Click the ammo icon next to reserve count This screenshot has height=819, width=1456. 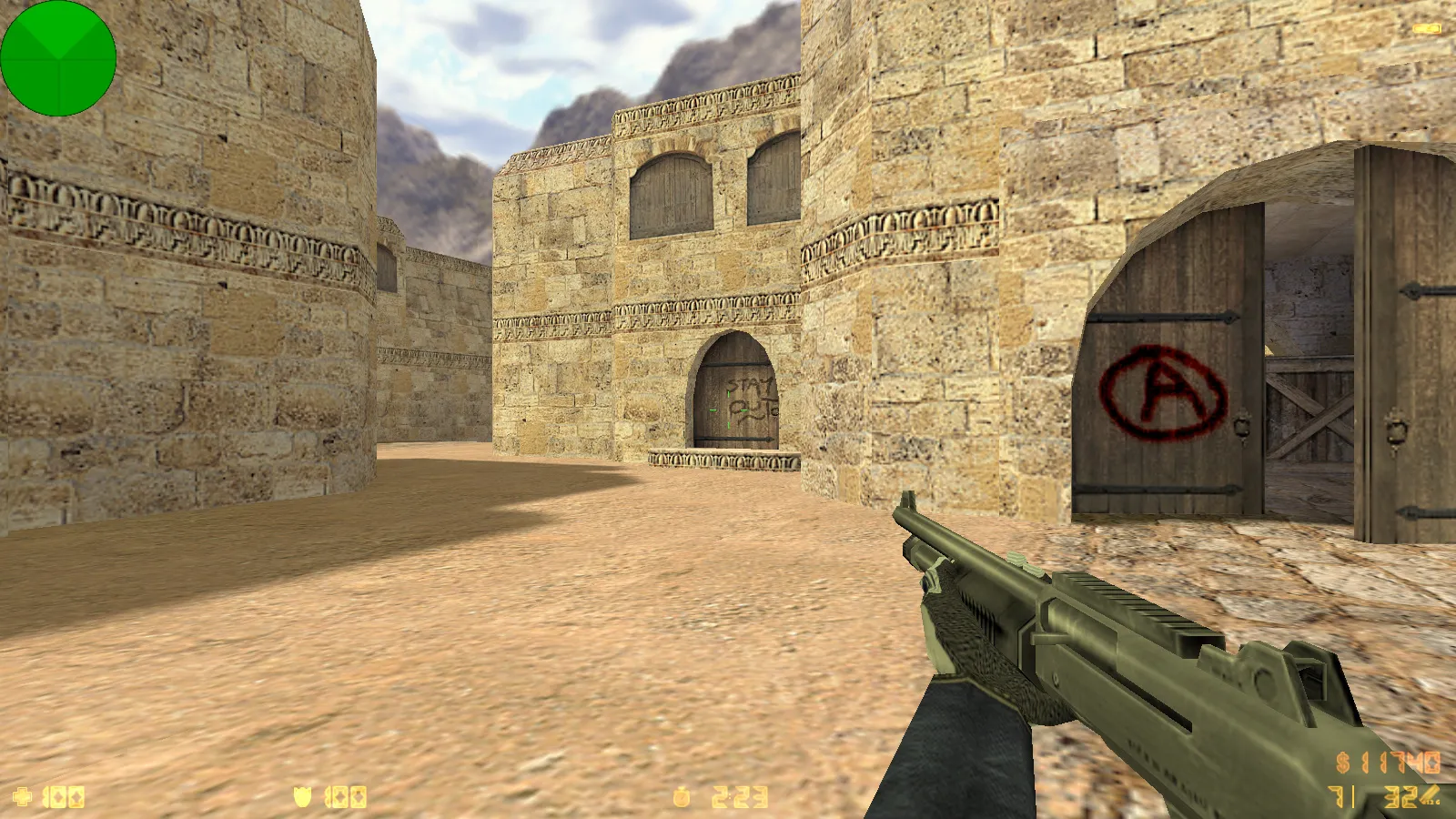click(1431, 794)
